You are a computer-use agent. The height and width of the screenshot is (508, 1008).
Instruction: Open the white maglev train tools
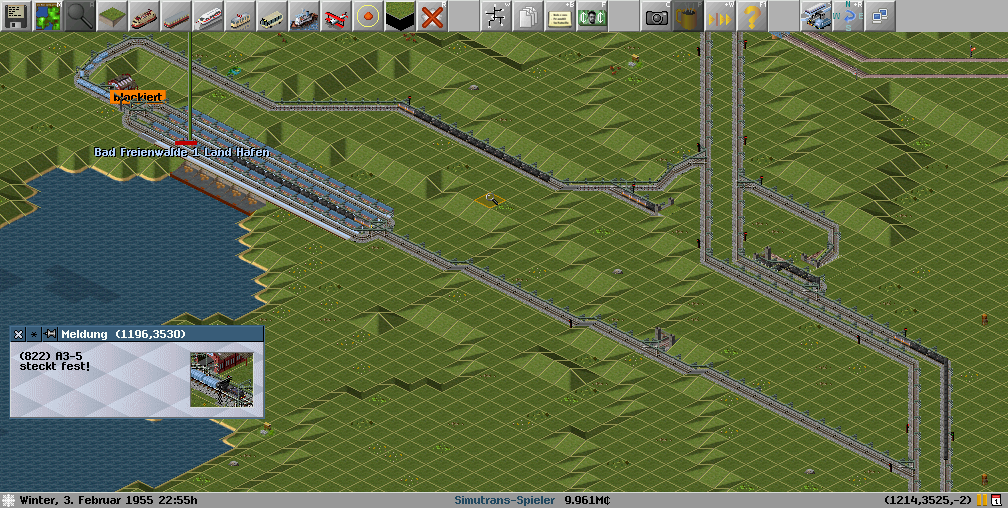point(208,16)
